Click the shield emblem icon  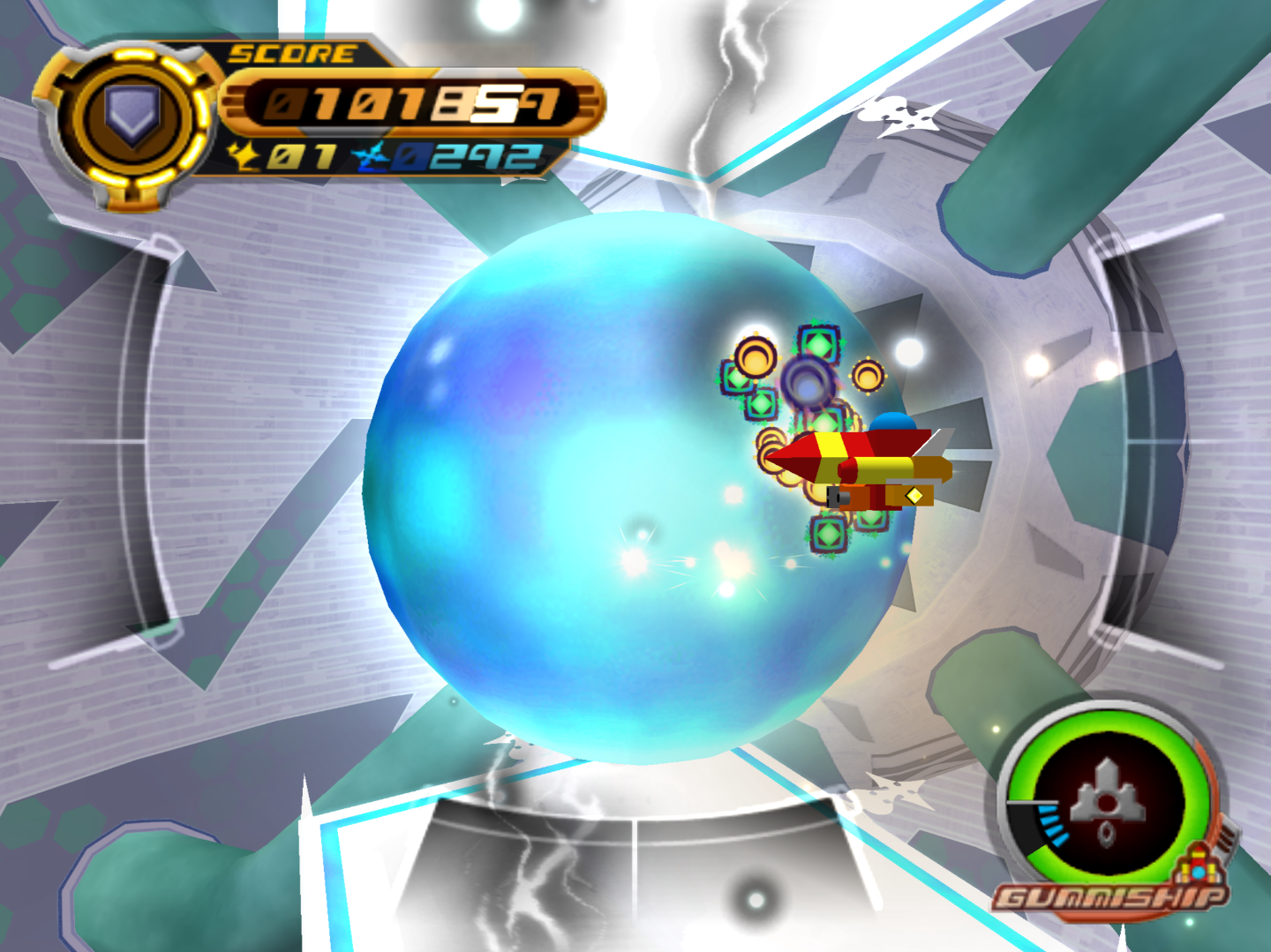[x=132, y=117]
